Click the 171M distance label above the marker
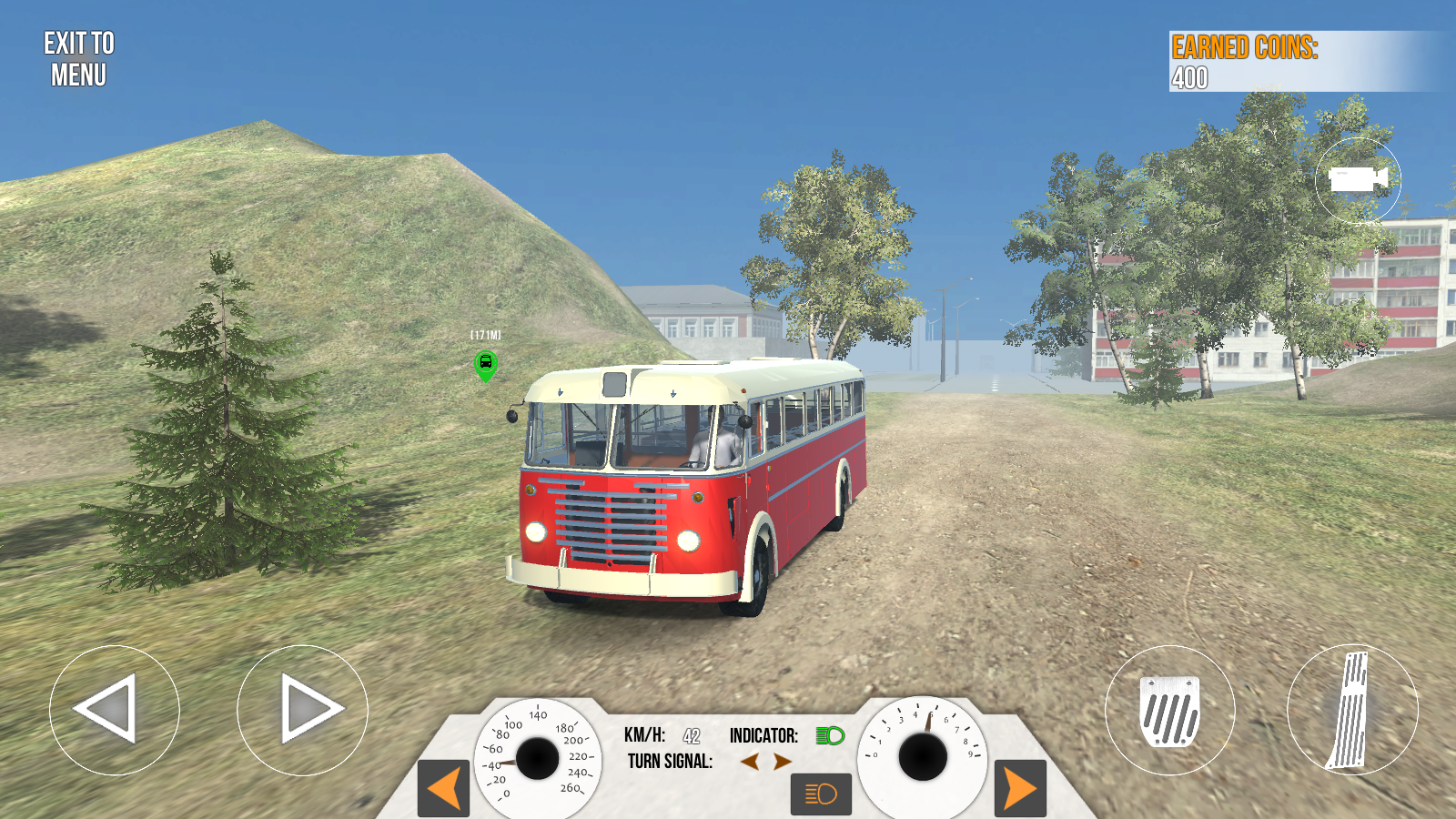1456x819 pixels. [x=484, y=334]
